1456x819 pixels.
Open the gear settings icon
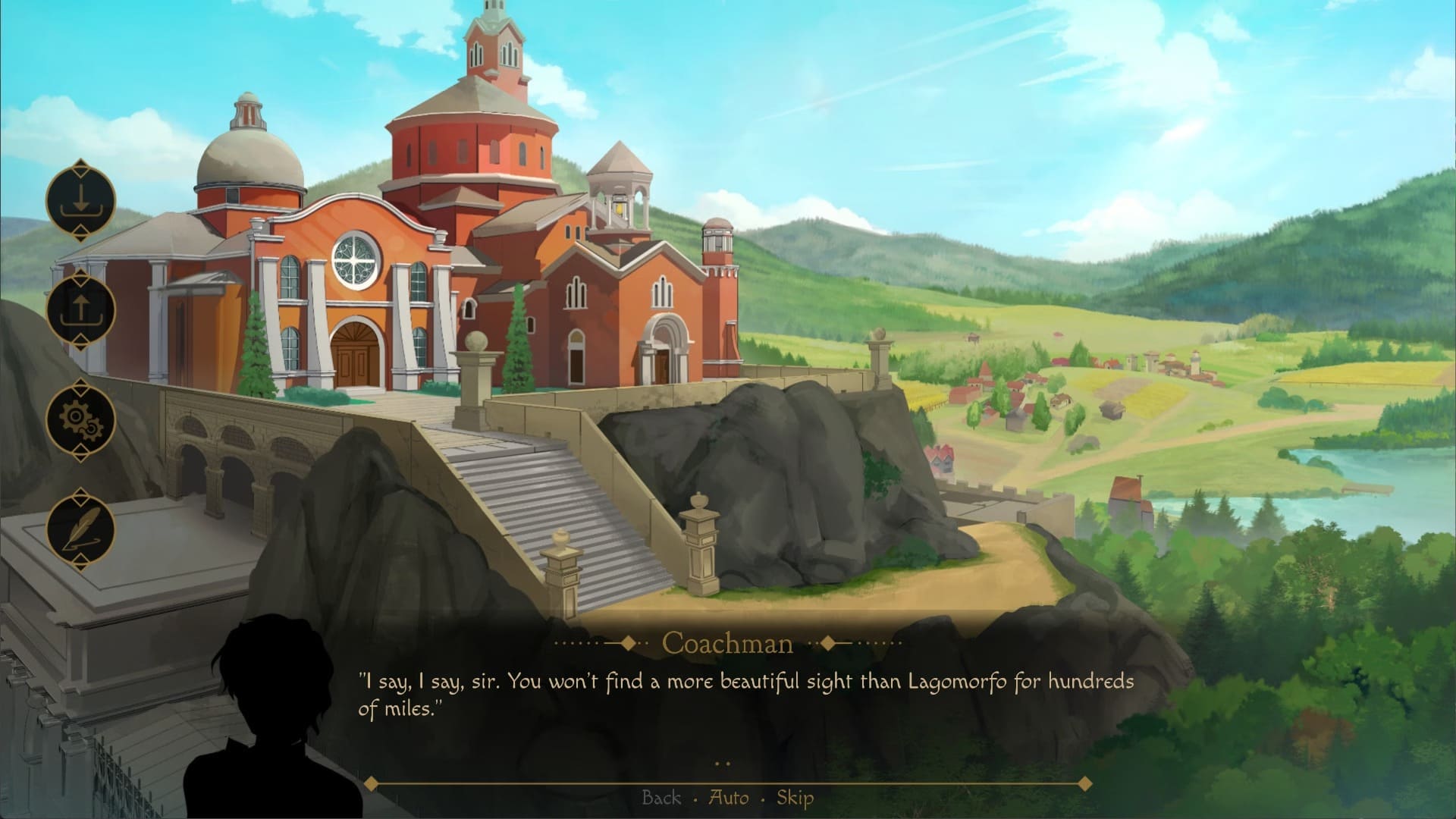point(80,419)
